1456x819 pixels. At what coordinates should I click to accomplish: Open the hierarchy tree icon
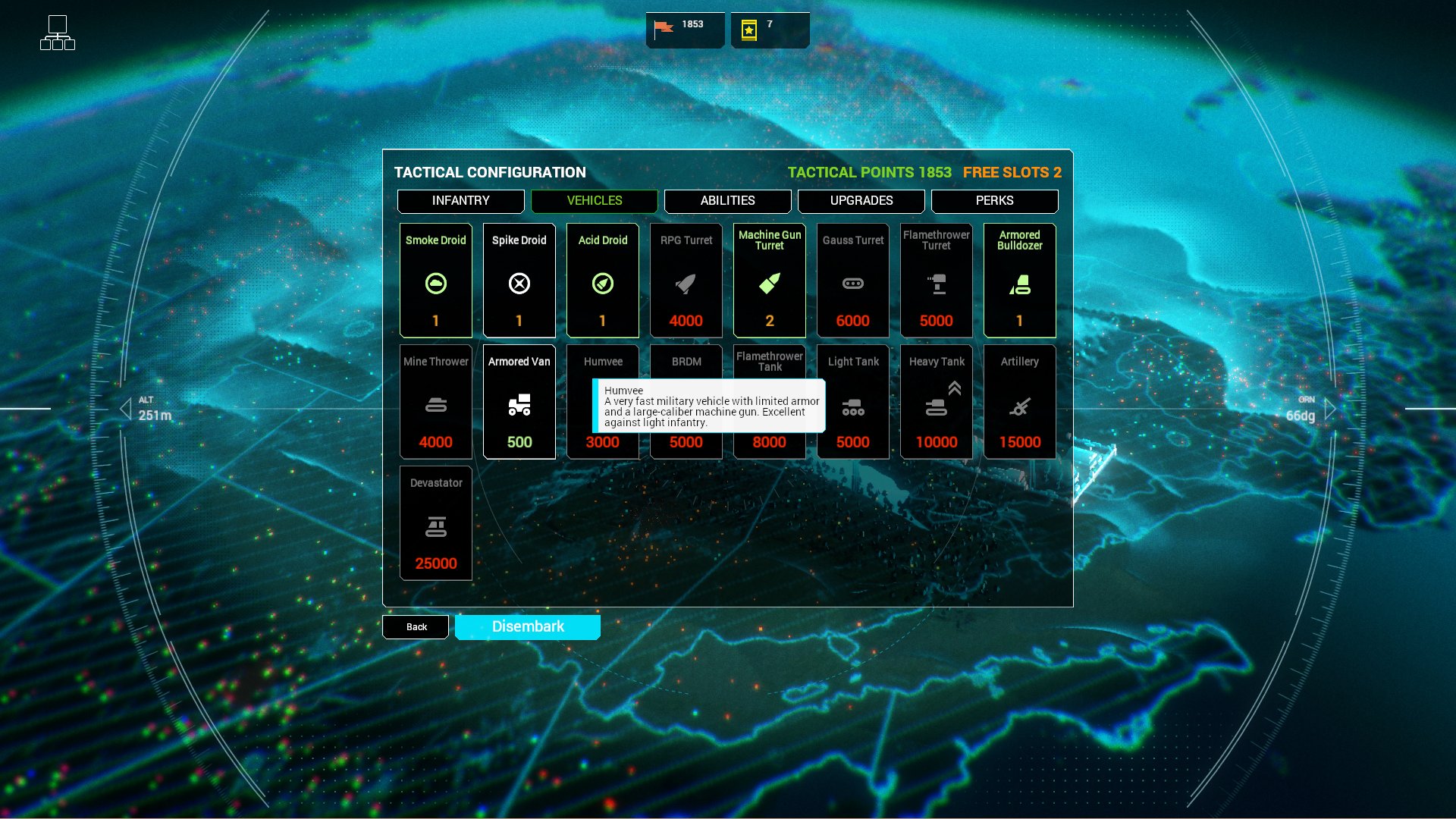click(58, 33)
